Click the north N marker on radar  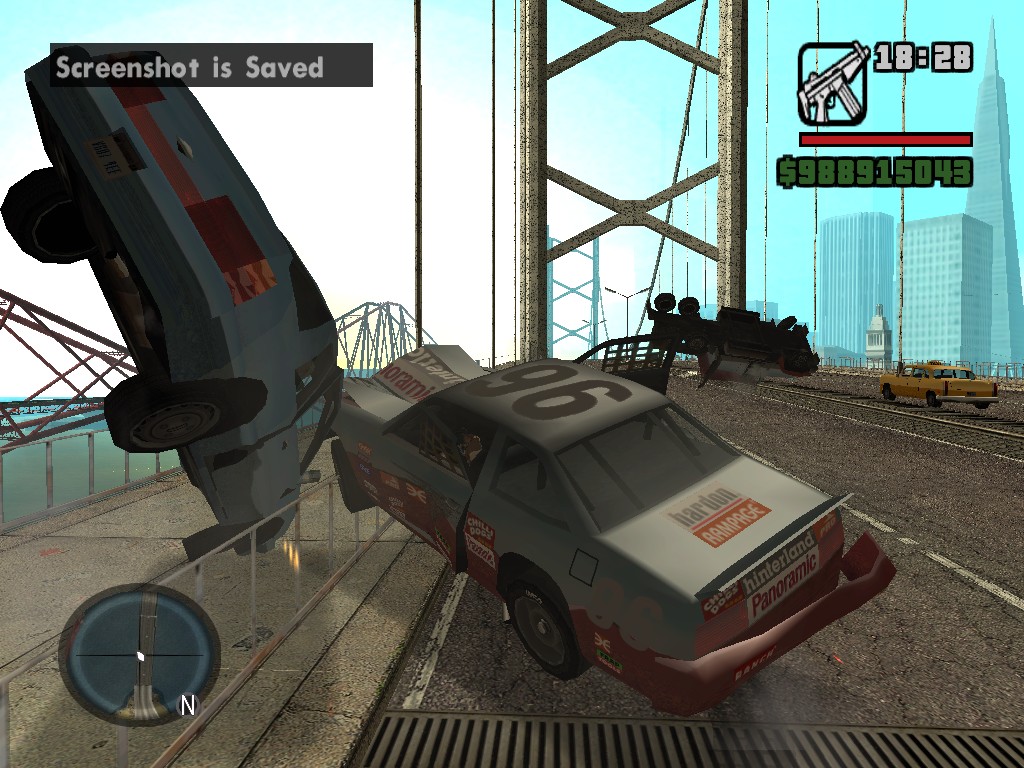pos(187,705)
